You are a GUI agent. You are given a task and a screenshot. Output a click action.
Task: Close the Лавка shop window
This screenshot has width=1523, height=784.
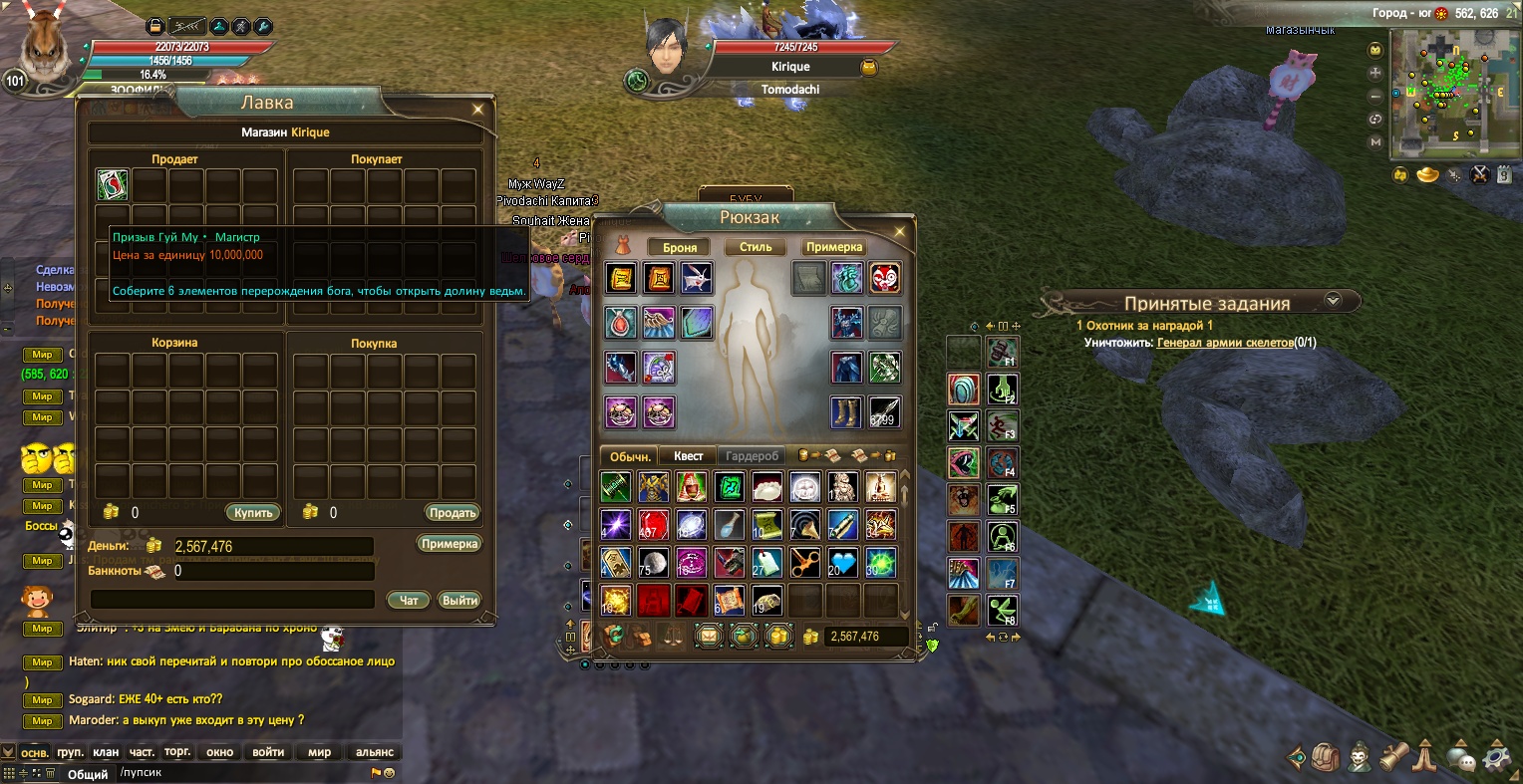point(478,110)
